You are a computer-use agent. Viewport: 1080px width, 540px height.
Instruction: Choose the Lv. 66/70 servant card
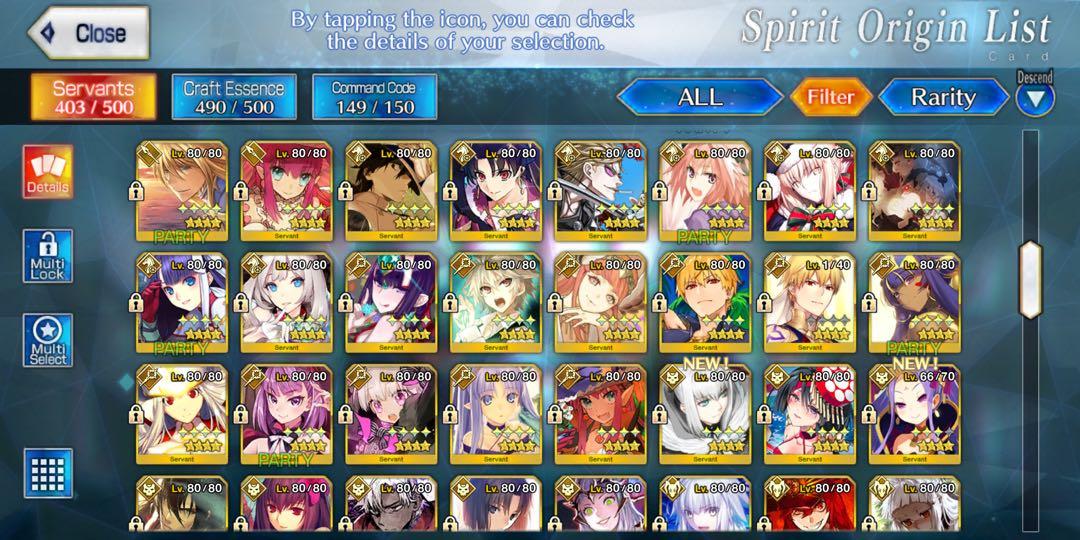pyautogui.click(x=912, y=412)
